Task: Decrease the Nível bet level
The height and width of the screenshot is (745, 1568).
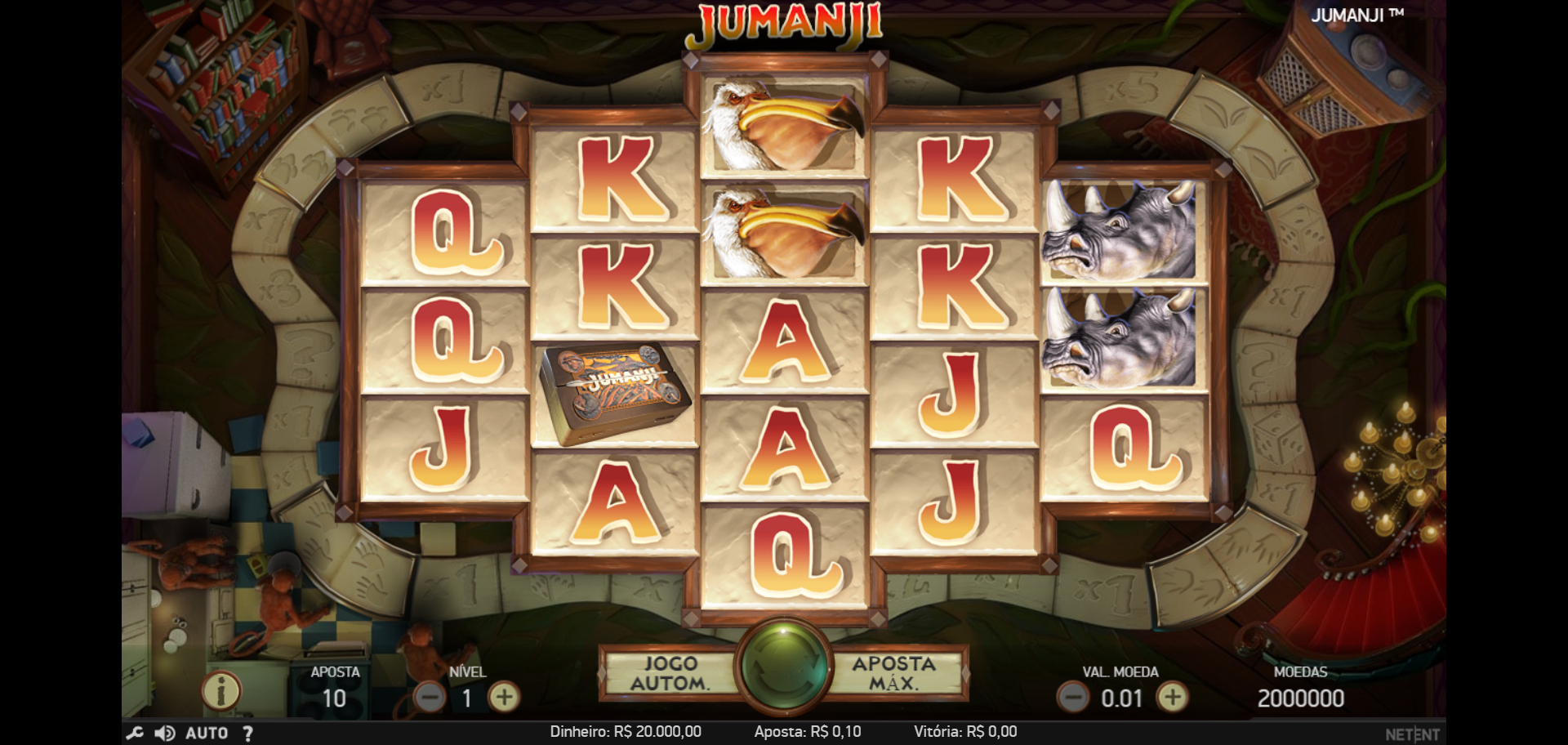Action: [430, 698]
